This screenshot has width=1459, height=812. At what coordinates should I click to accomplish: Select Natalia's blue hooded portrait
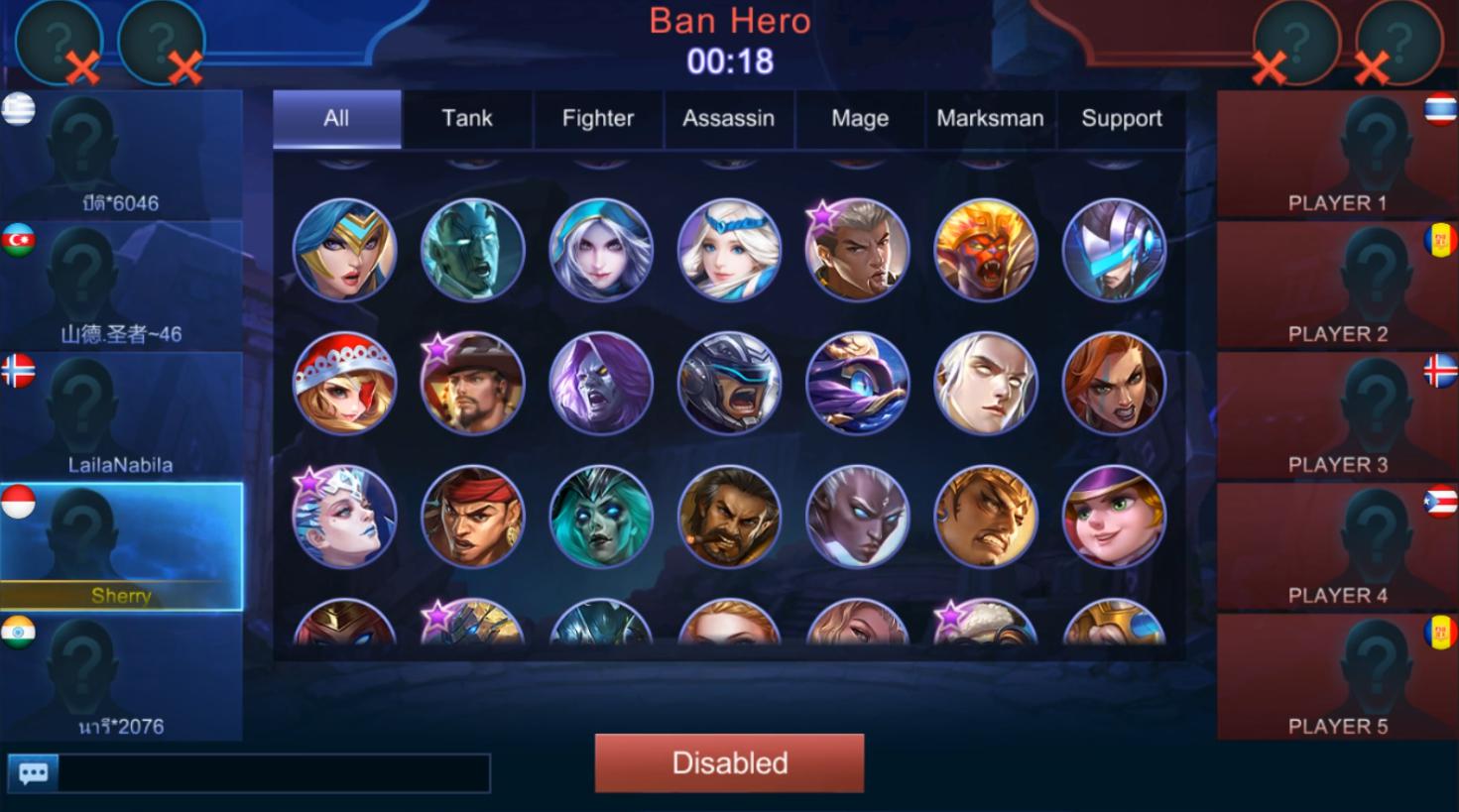[600, 251]
